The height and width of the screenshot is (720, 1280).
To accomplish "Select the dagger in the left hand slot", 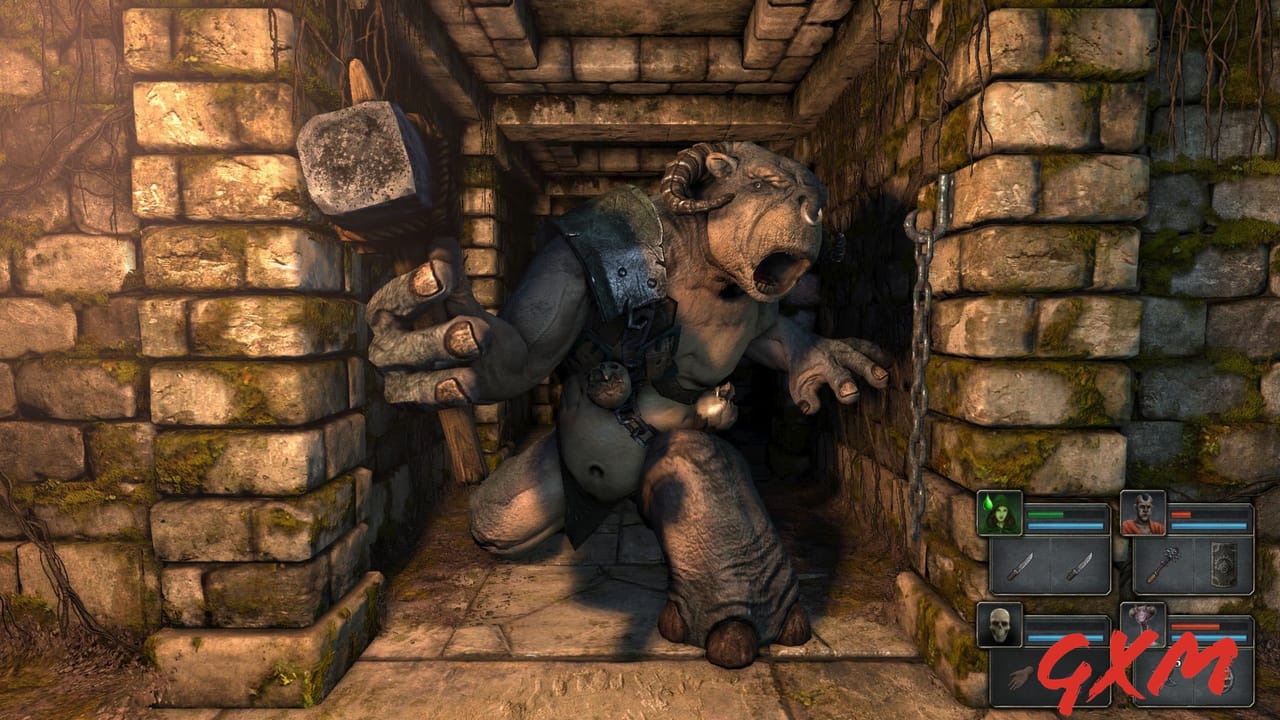I will point(1022,565).
